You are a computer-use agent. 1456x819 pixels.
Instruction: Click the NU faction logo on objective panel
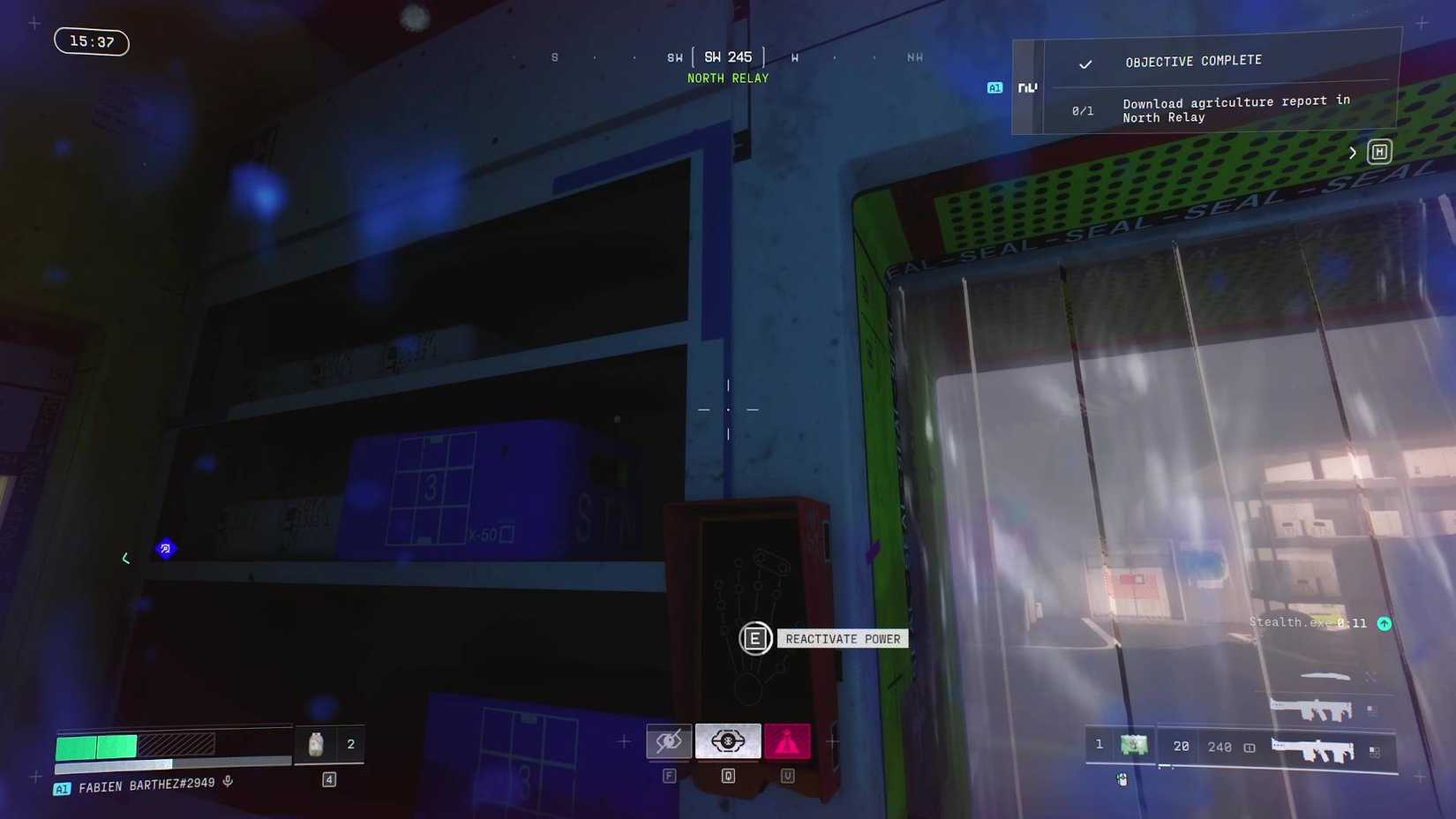[1027, 86]
